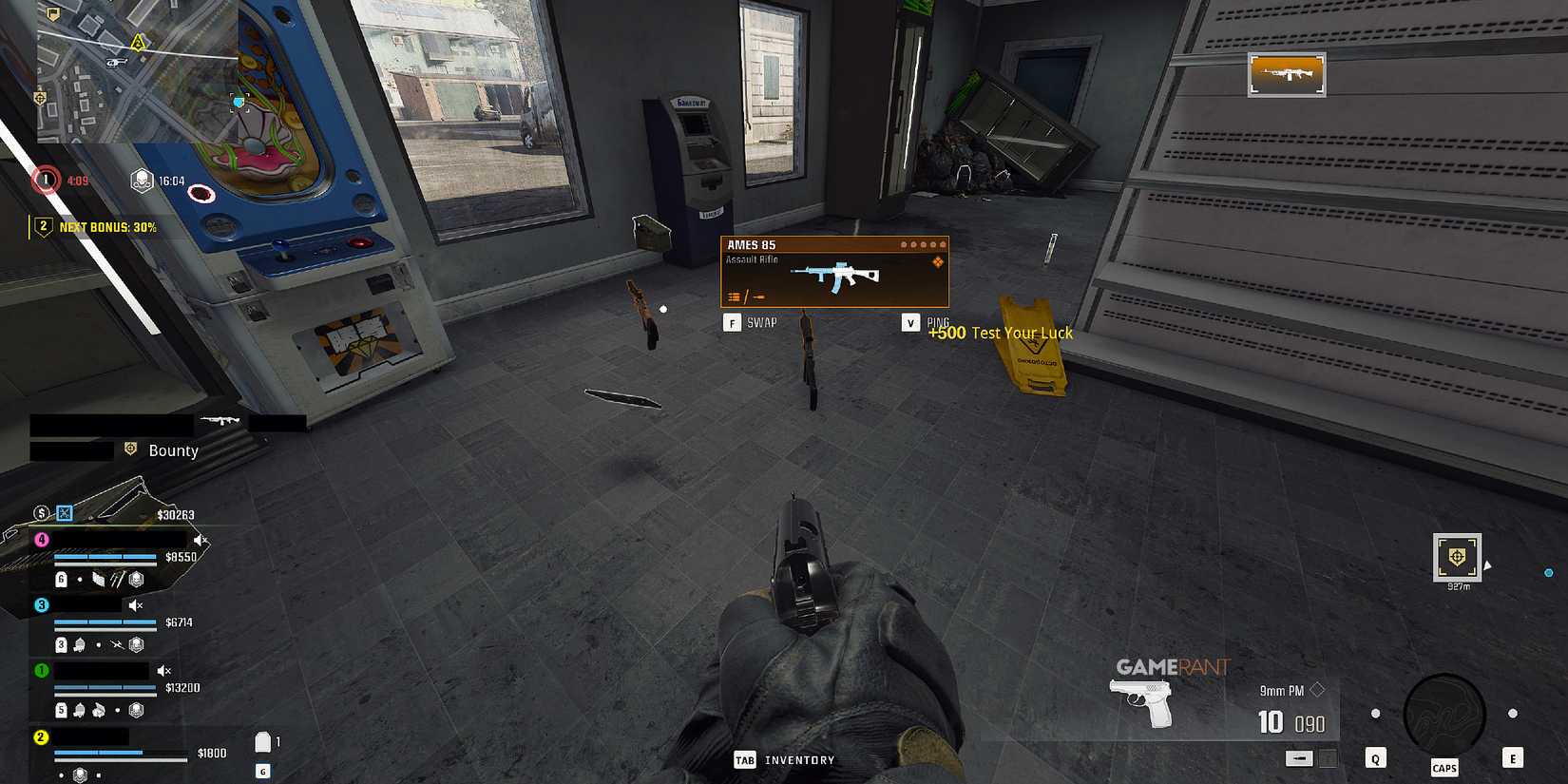Click the blue crossed-tools icon next to $30263

point(66,513)
